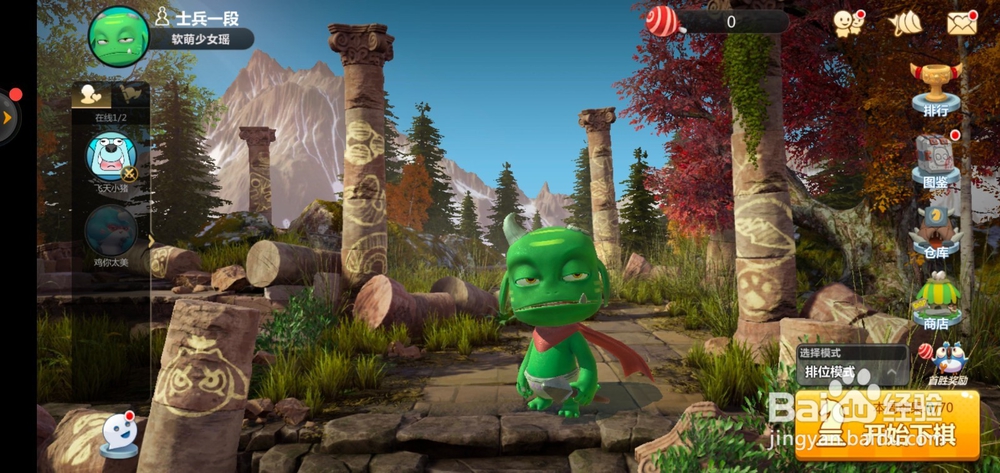Open the 图鉴 collection book
This screenshot has height=473, width=1000.
pyautogui.click(x=936, y=160)
